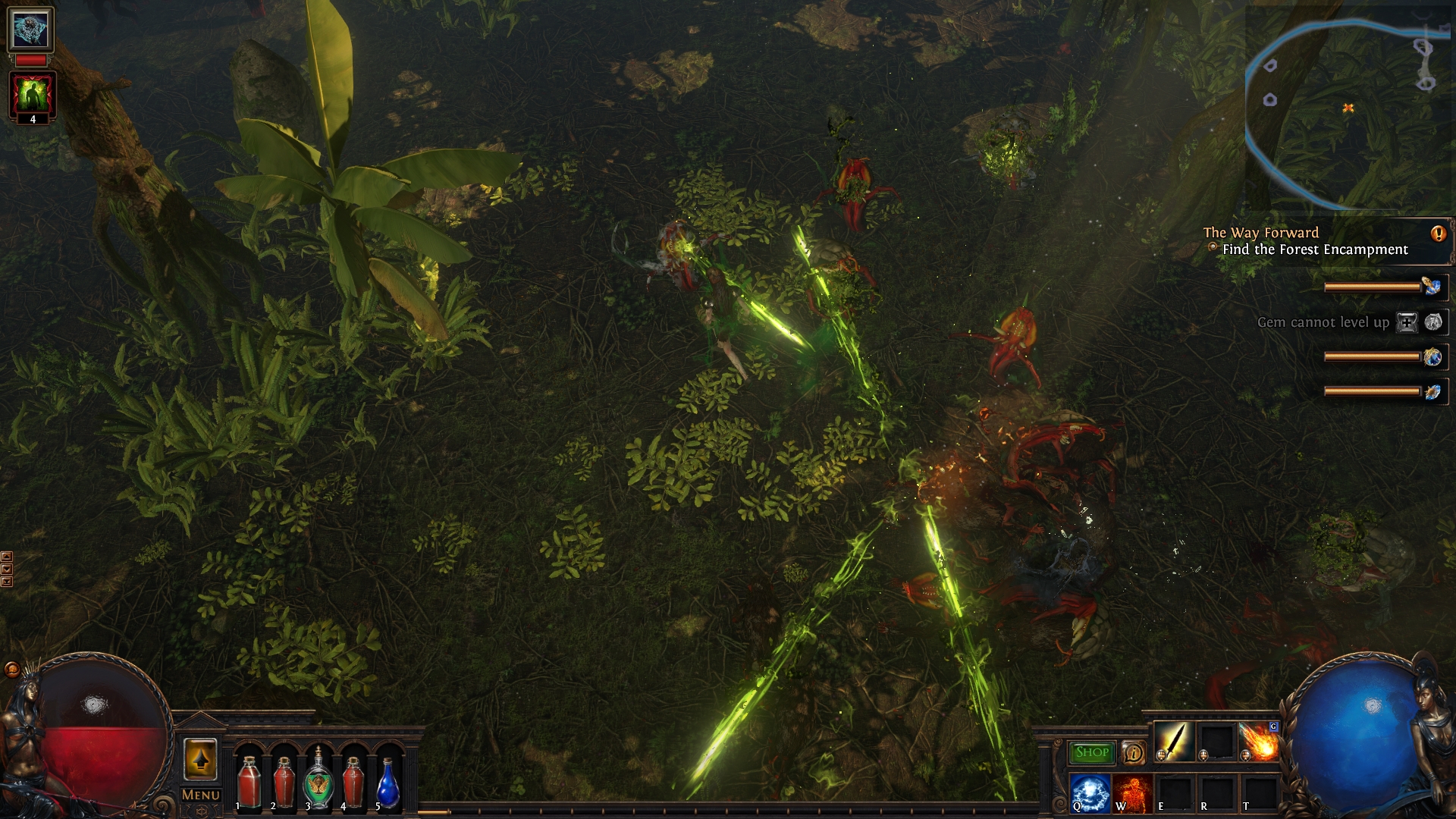Open the chat bubble icon
Viewport: 1456px width, 819px height.
[x=11, y=669]
